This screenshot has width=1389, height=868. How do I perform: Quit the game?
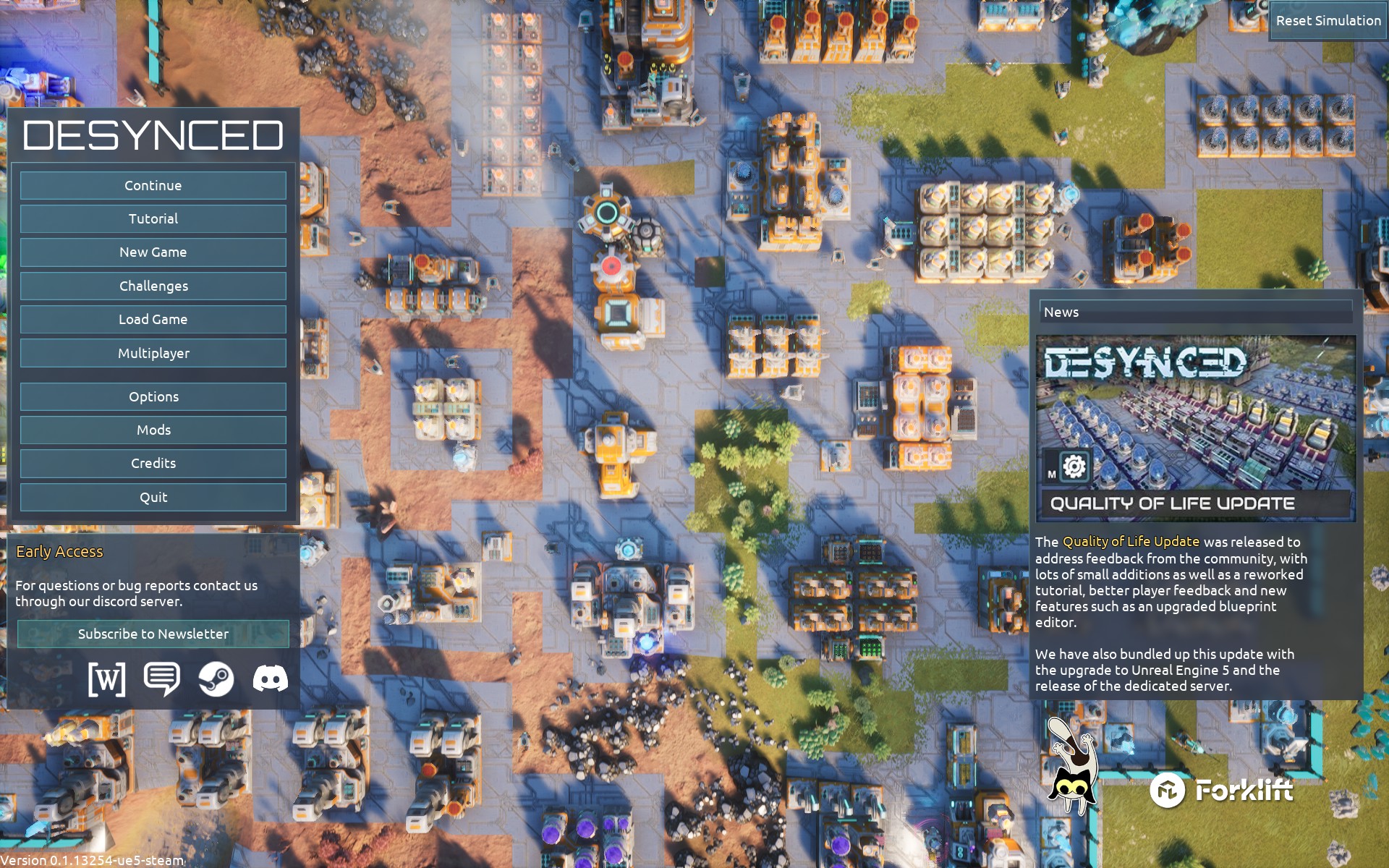153,498
